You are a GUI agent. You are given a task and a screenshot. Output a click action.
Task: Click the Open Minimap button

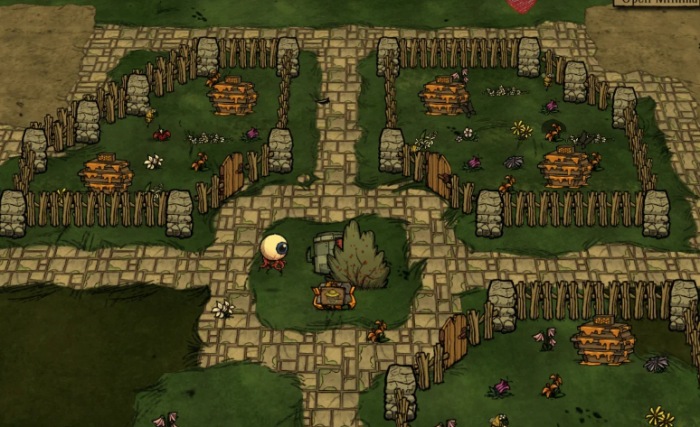pos(657,3)
